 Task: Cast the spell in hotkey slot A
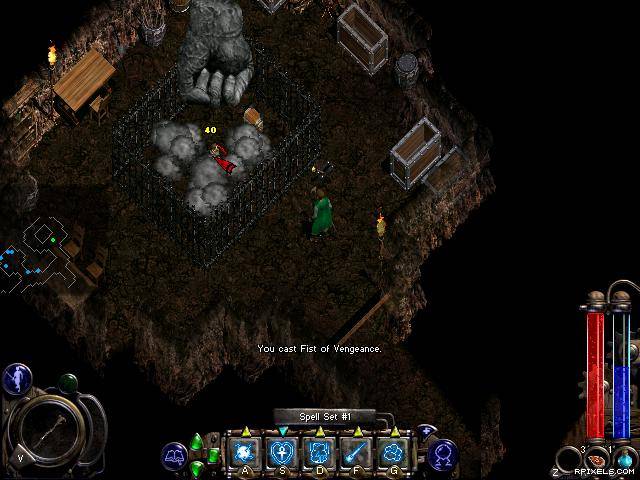tap(245, 451)
